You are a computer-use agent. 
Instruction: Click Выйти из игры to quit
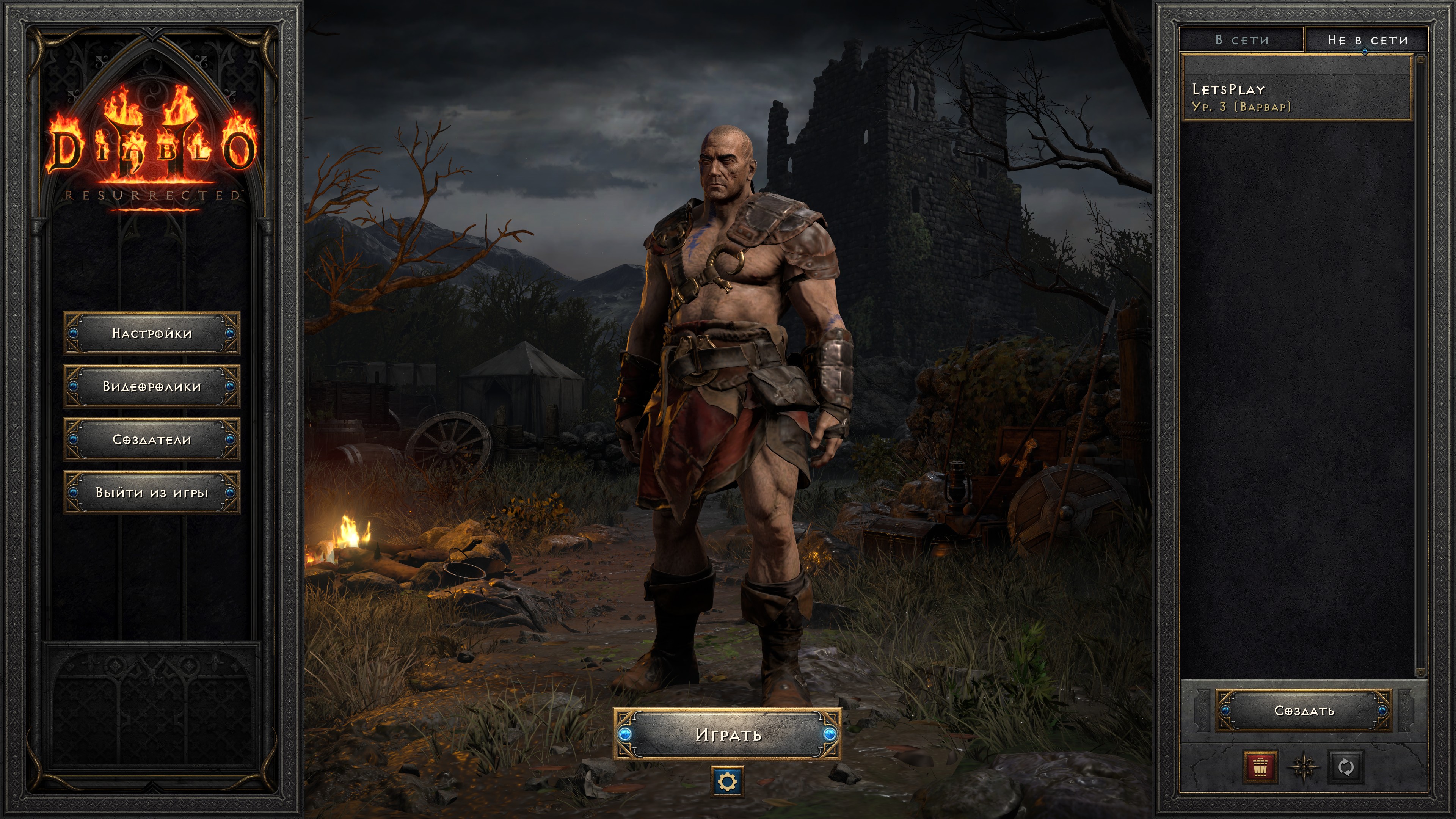pyautogui.click(x=152, y=492)
